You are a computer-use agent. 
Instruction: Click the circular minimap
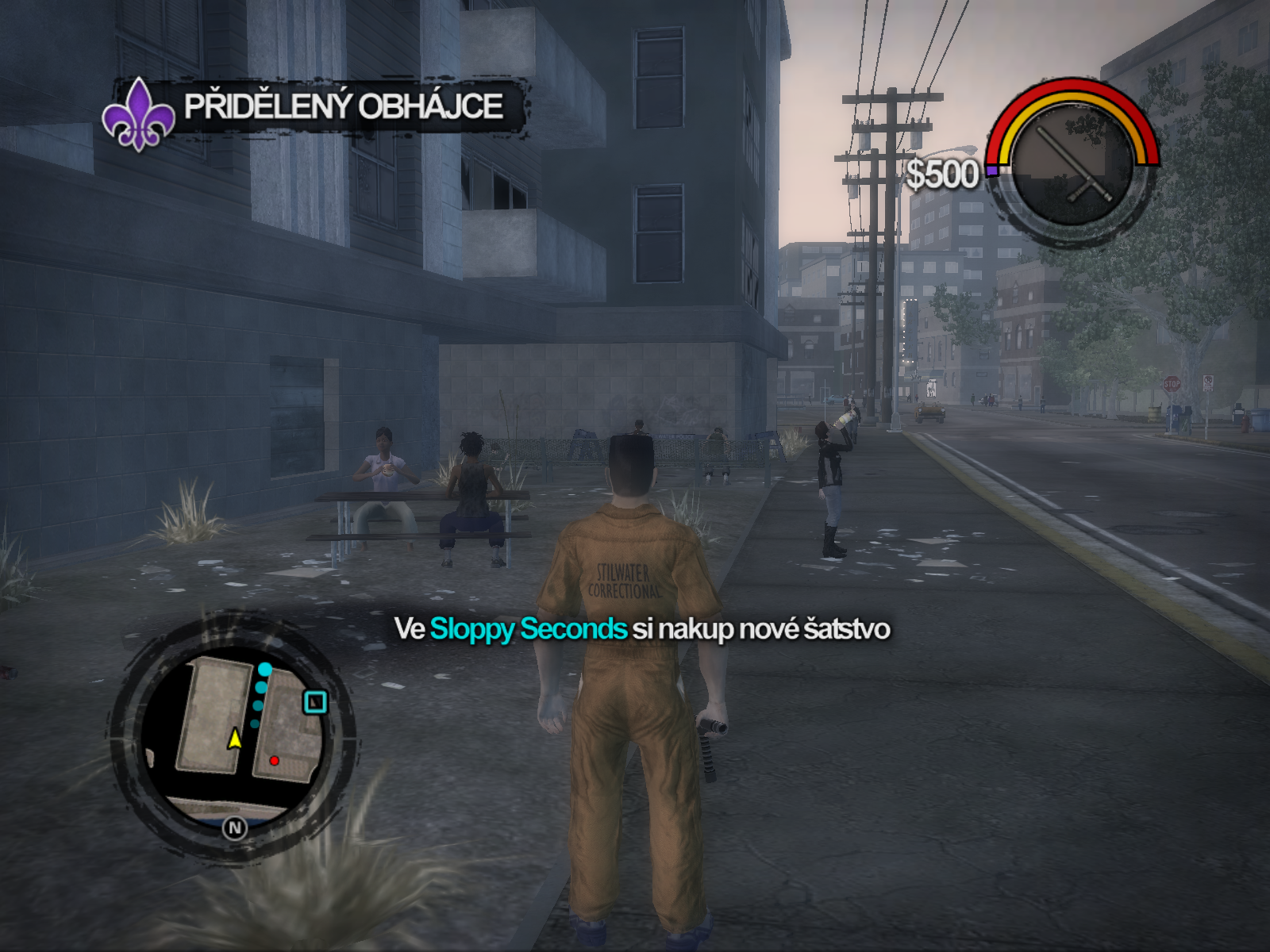pos(232,734)
